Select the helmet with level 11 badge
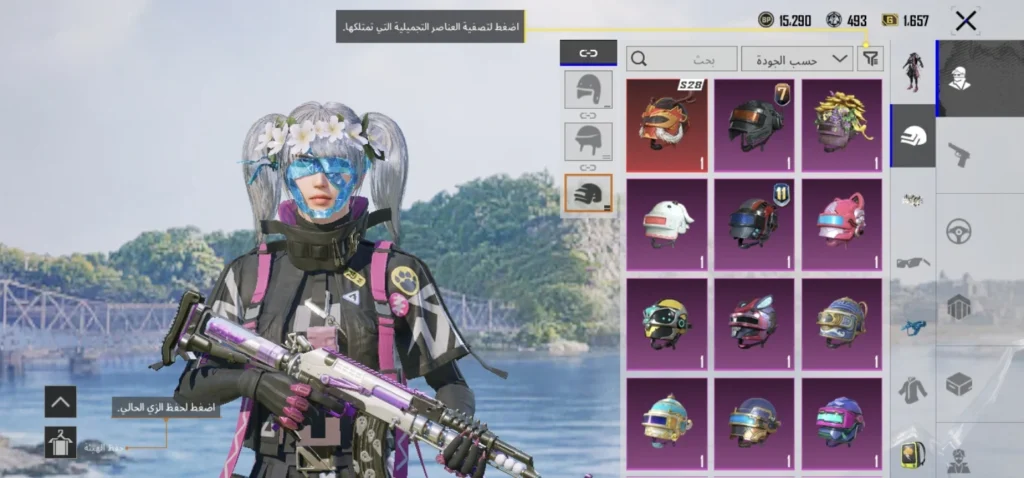Screen dimensions: 1024x478 click(754, 225)
